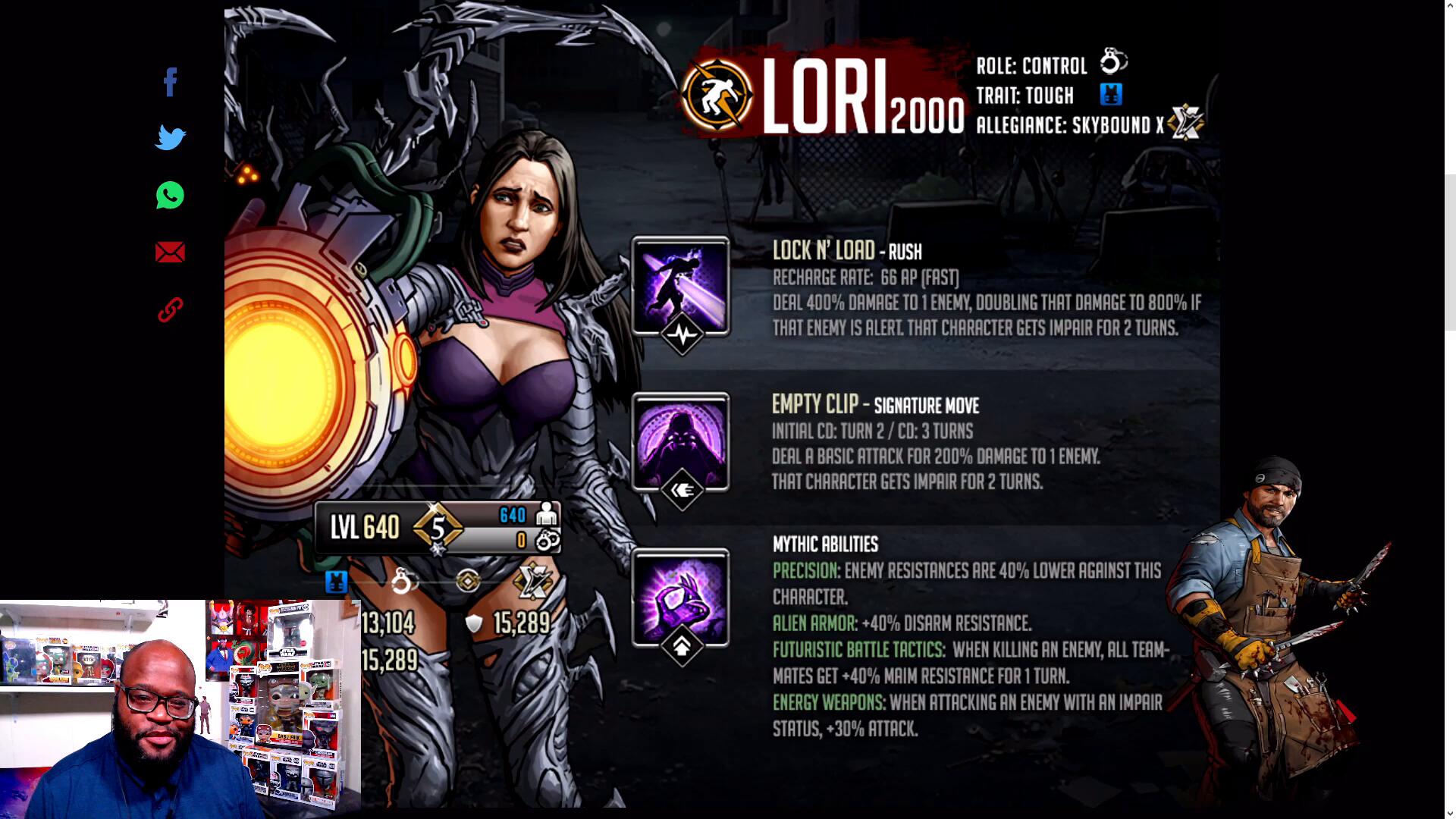The width and height of the screenshot is (1456, 819).
Task: Select the Empty Clip signature move icon
Action: point(680,442)
